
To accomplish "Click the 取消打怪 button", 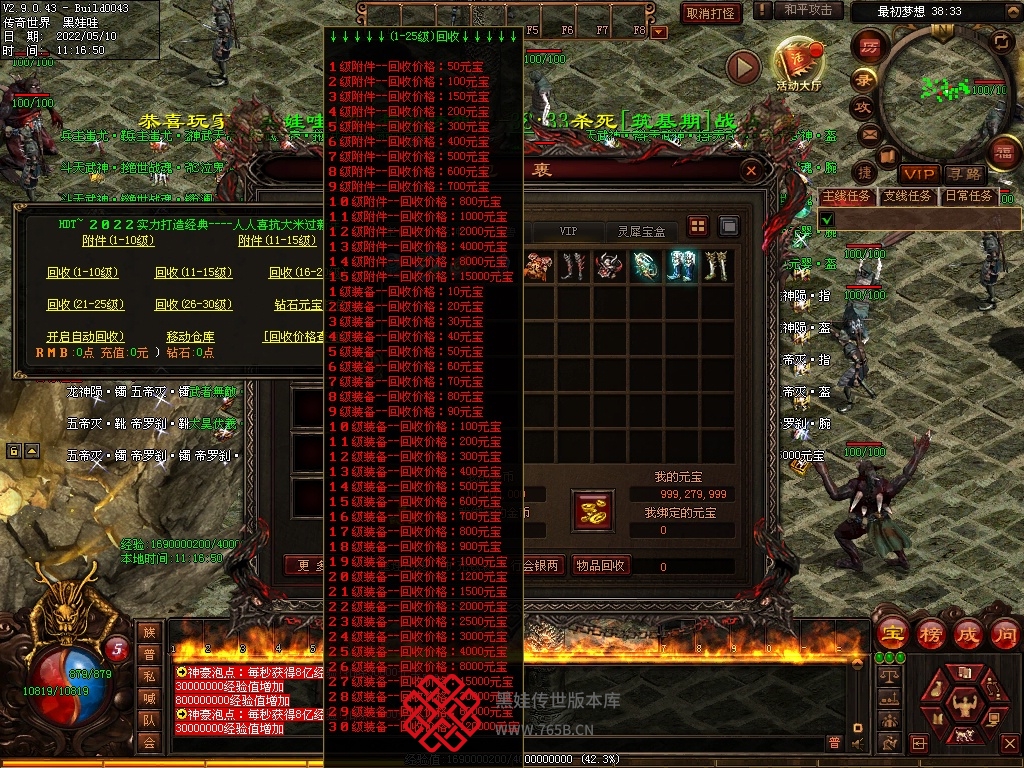I will tap(711, 13).
